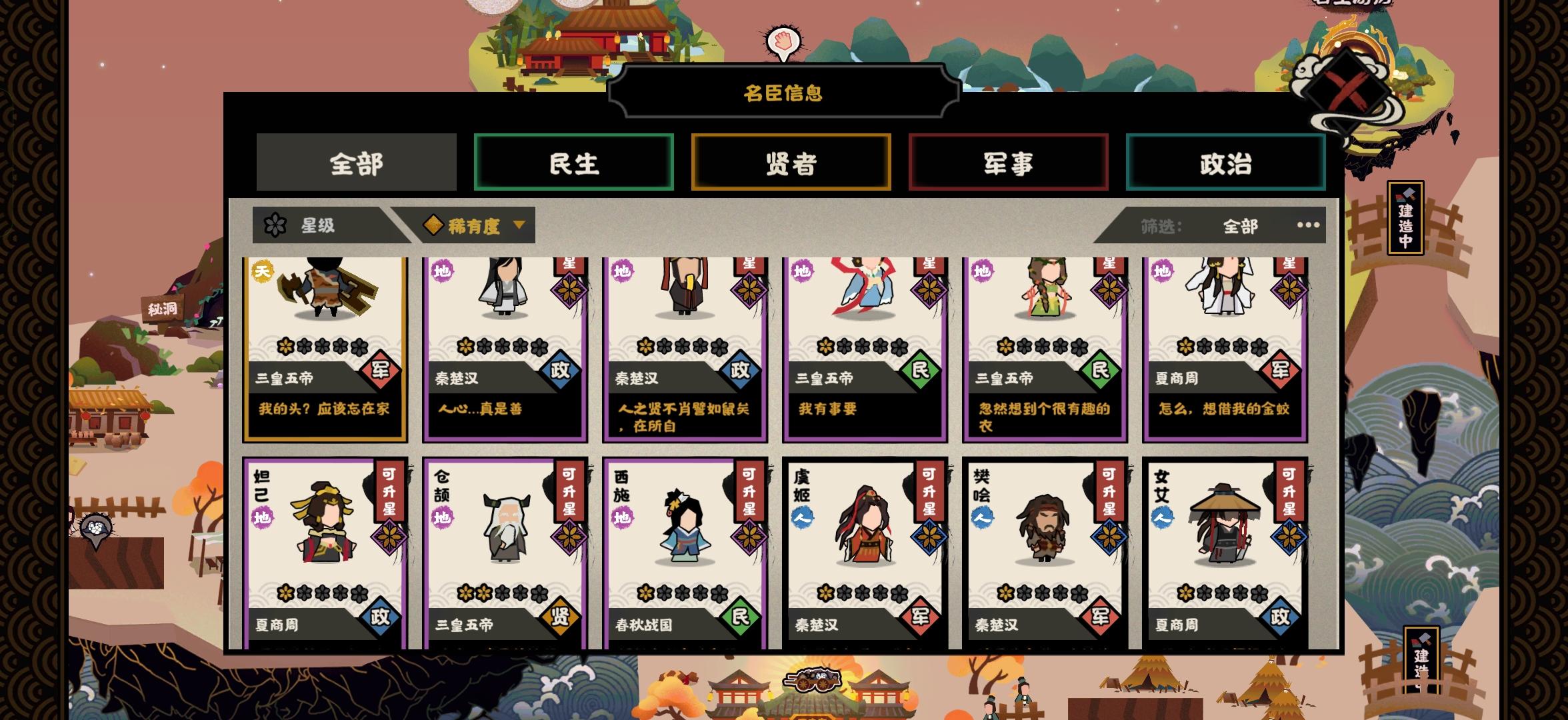
Task: Toggle the 民生 category filter
Action: (574, 162)
